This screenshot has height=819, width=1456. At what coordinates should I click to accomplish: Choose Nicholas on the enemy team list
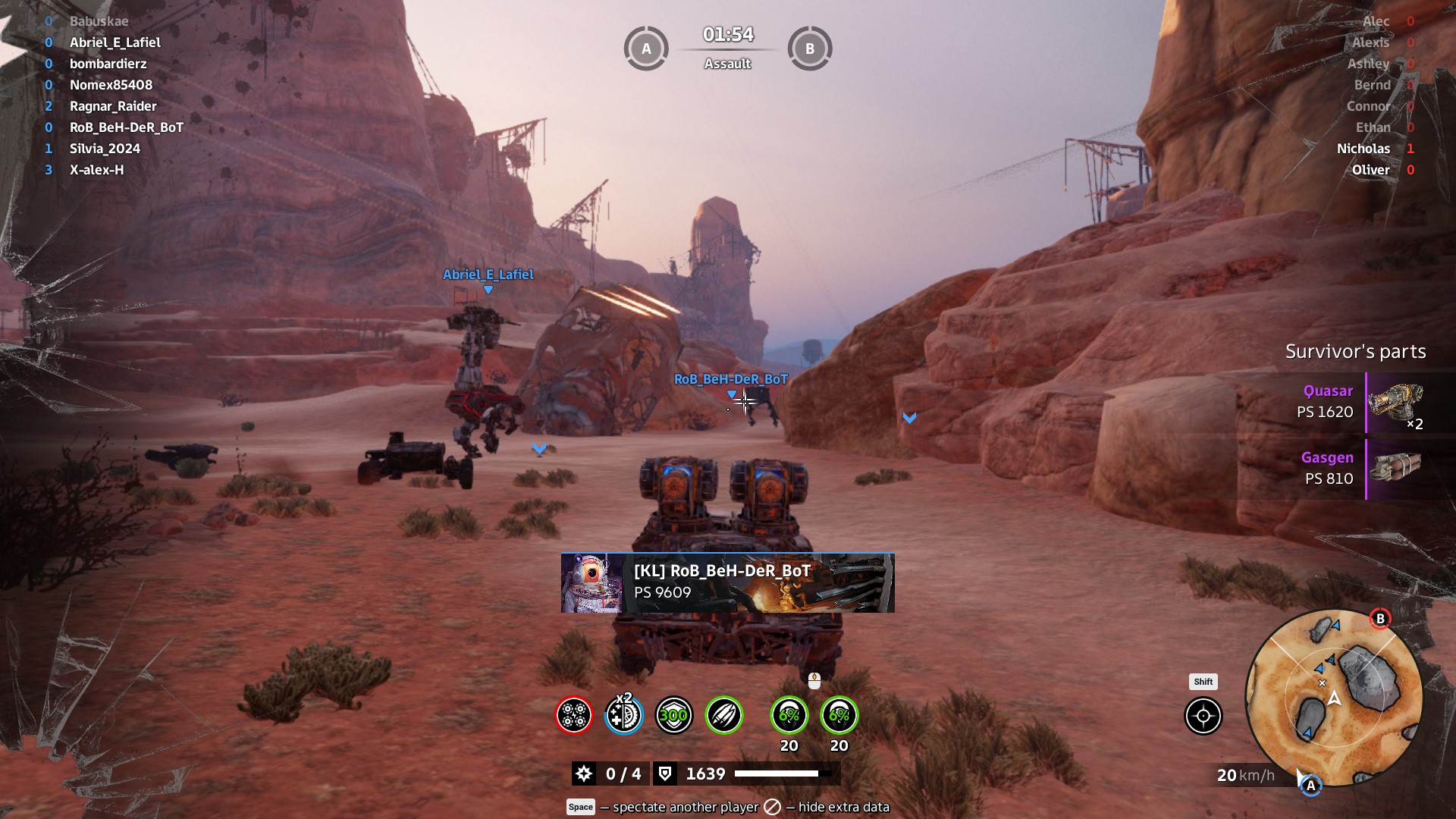pyautogui.click(x=1363, y=149)
